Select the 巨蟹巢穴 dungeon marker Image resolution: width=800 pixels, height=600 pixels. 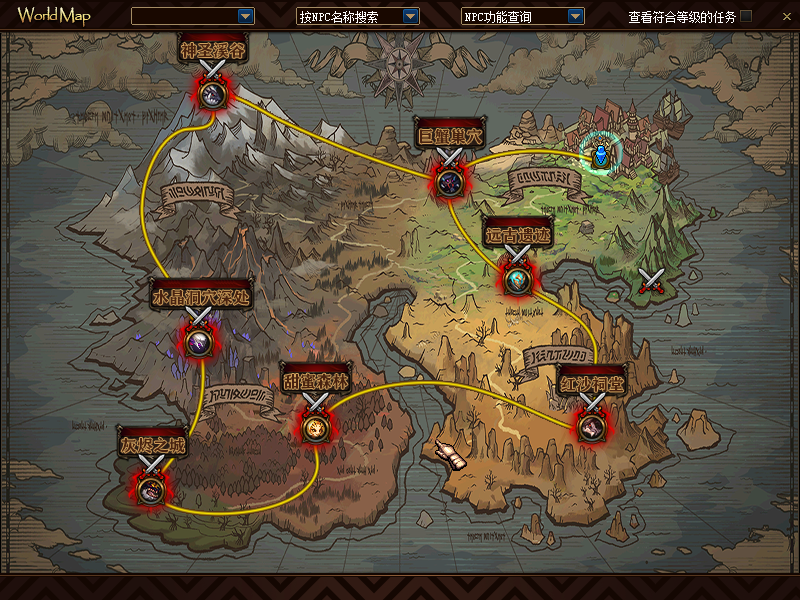coord(448,182)
